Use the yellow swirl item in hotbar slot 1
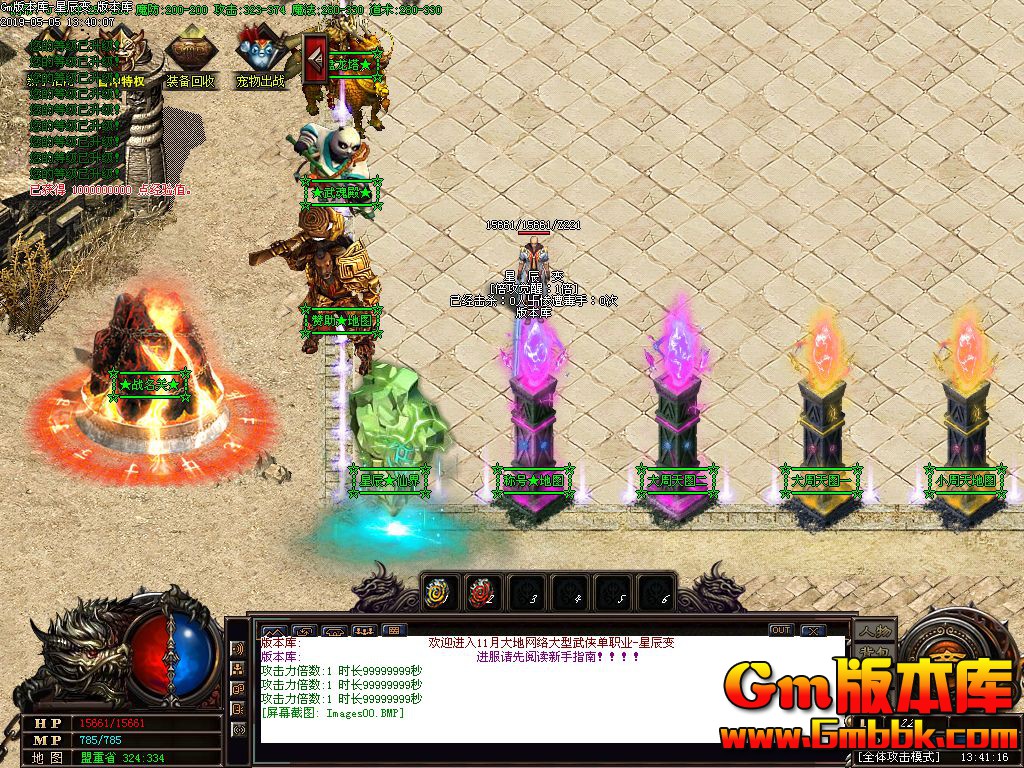The width and height of the screenshot is (1024, 768). (439, 593)
